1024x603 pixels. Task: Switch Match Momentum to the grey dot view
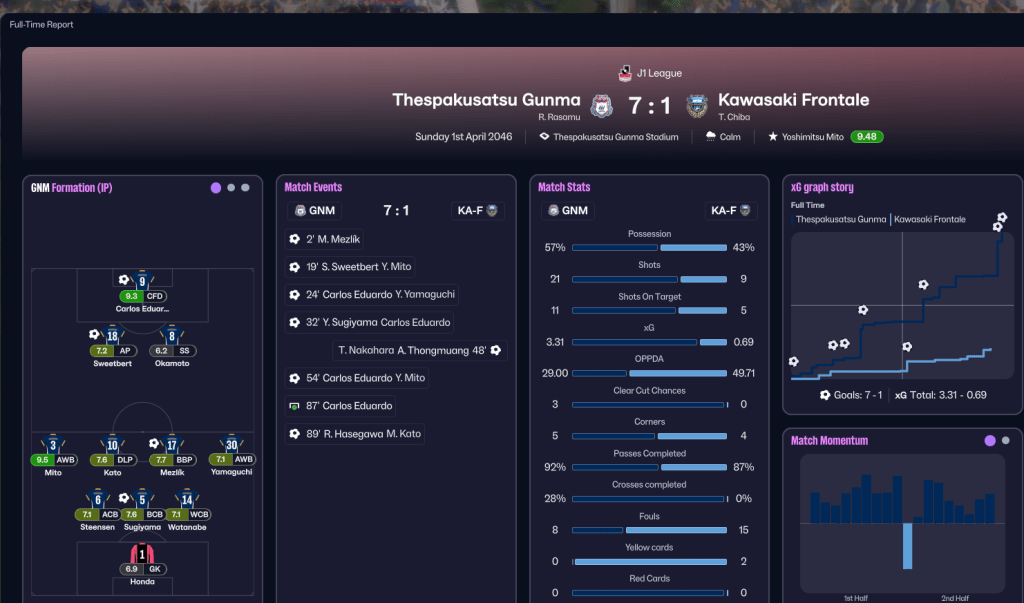1006,440
